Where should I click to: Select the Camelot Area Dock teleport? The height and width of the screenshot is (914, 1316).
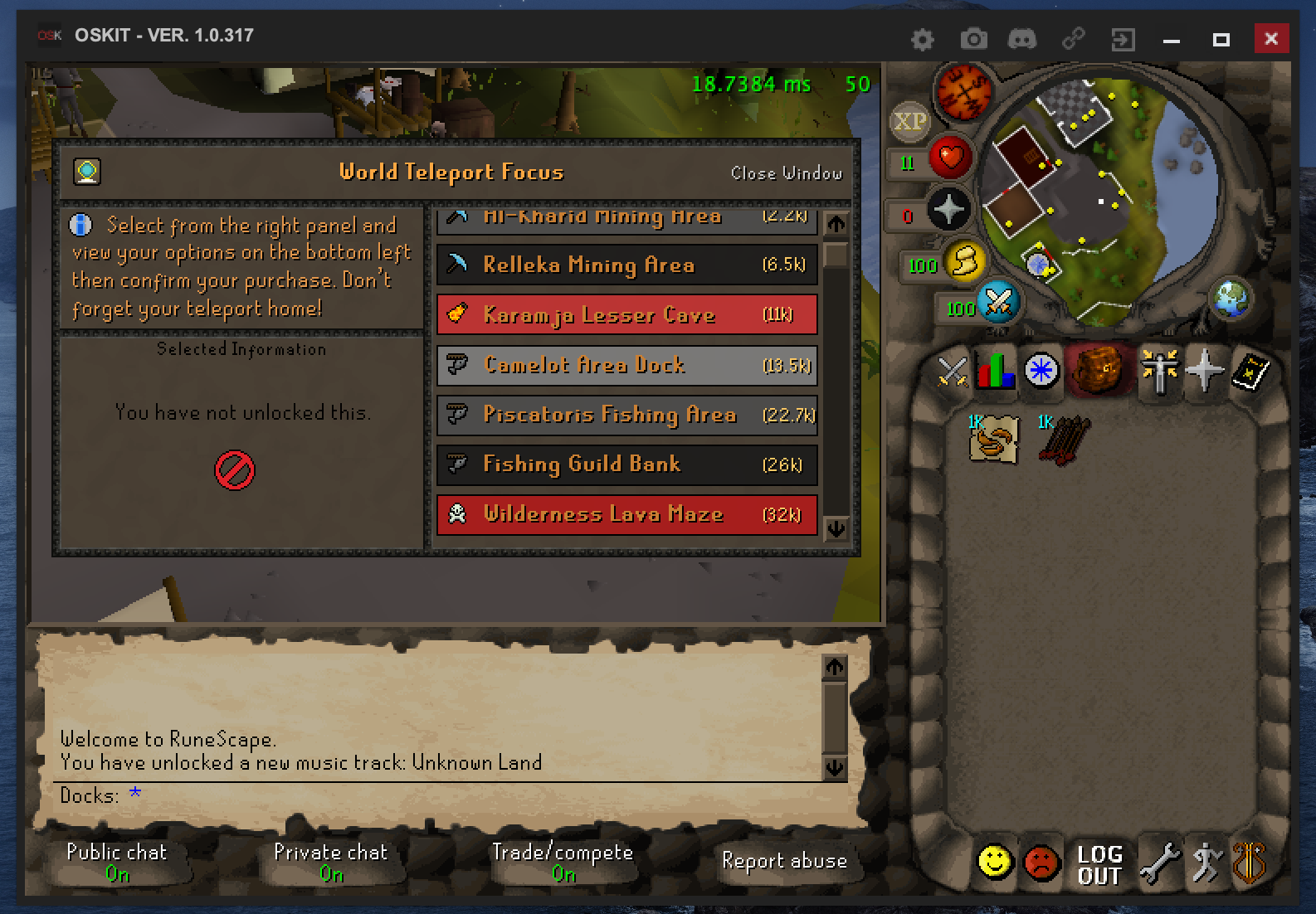coord(625,365)
